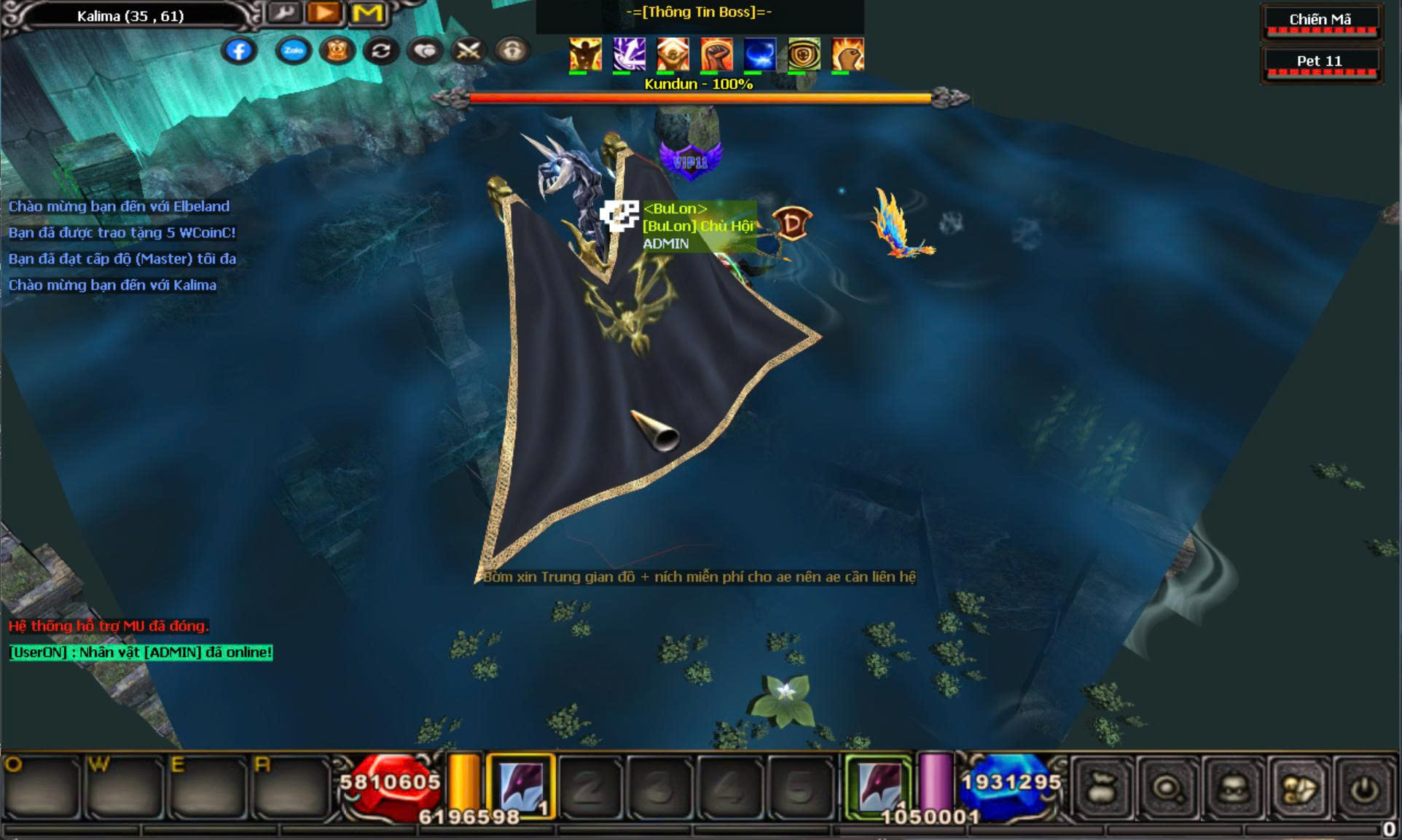Click the power menu button
This screenshot has width=1402, height=840.
pyautogui.click(x=1365, y=788)
